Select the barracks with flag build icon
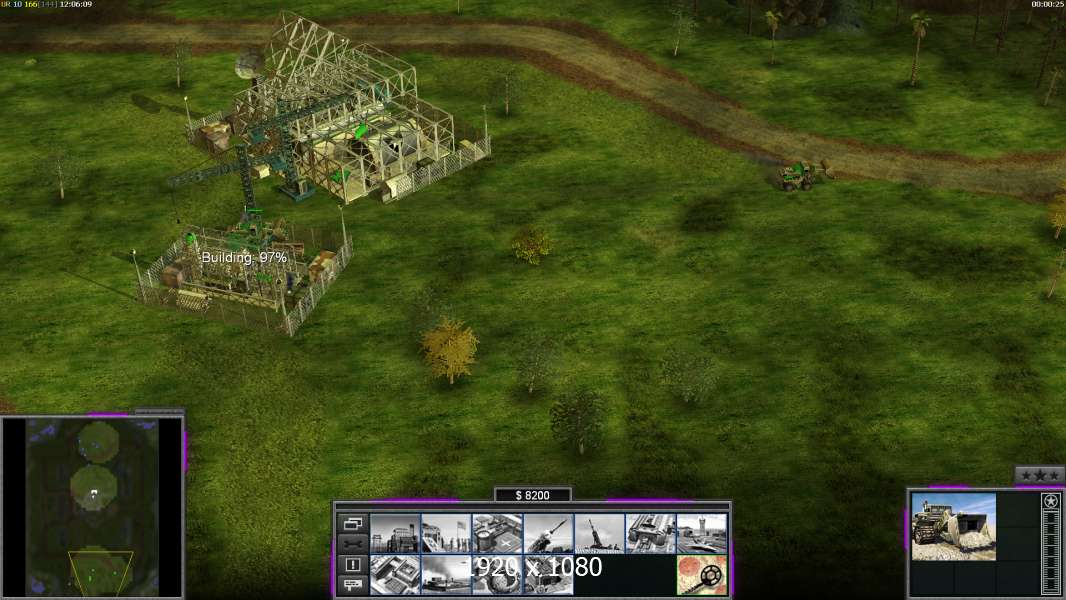This screenshot has width=1066, height=600. pyautogui.click(x=446, y=534)
